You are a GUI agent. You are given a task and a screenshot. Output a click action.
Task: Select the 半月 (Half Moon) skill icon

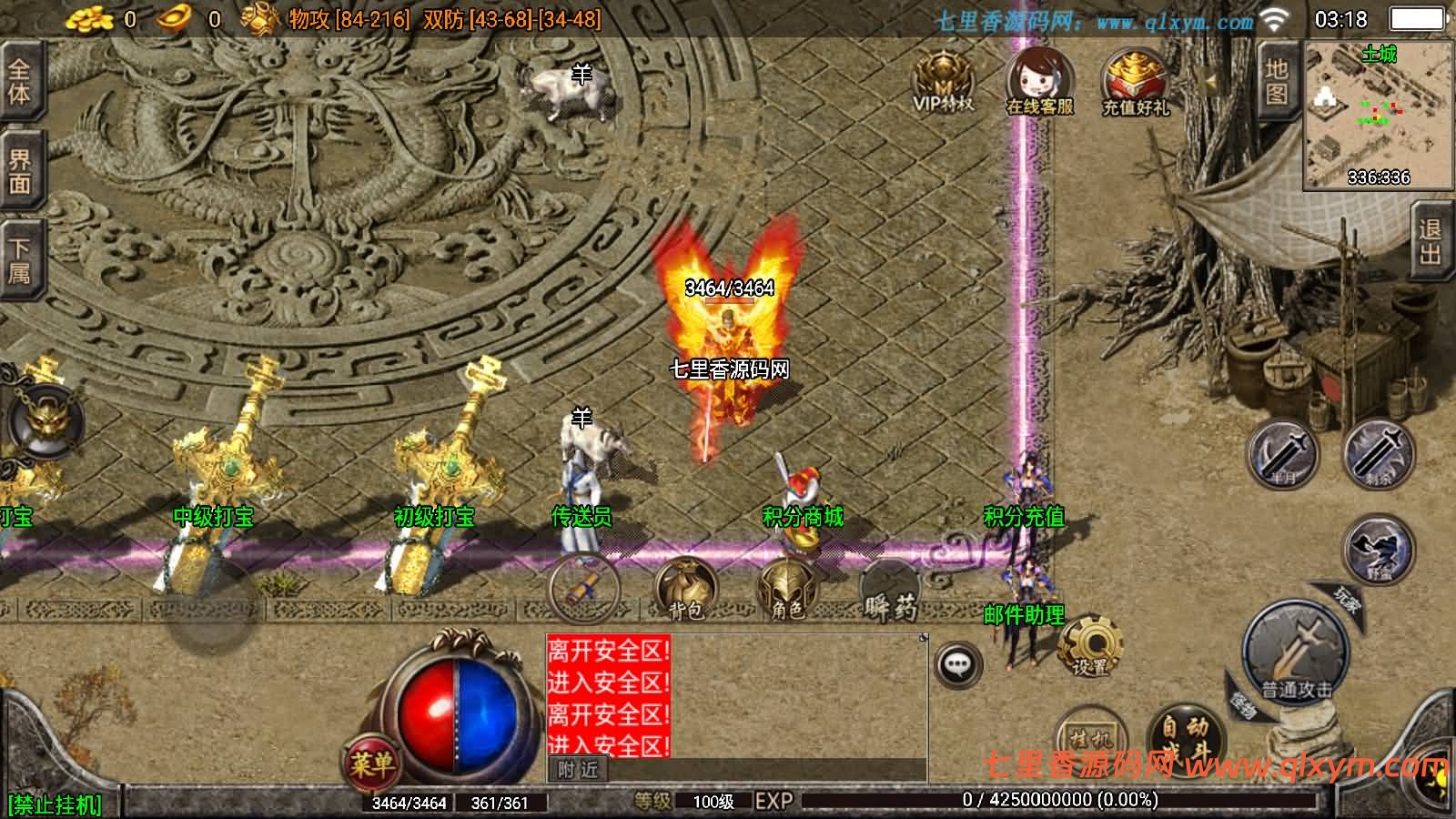[x=1280, y=452]
